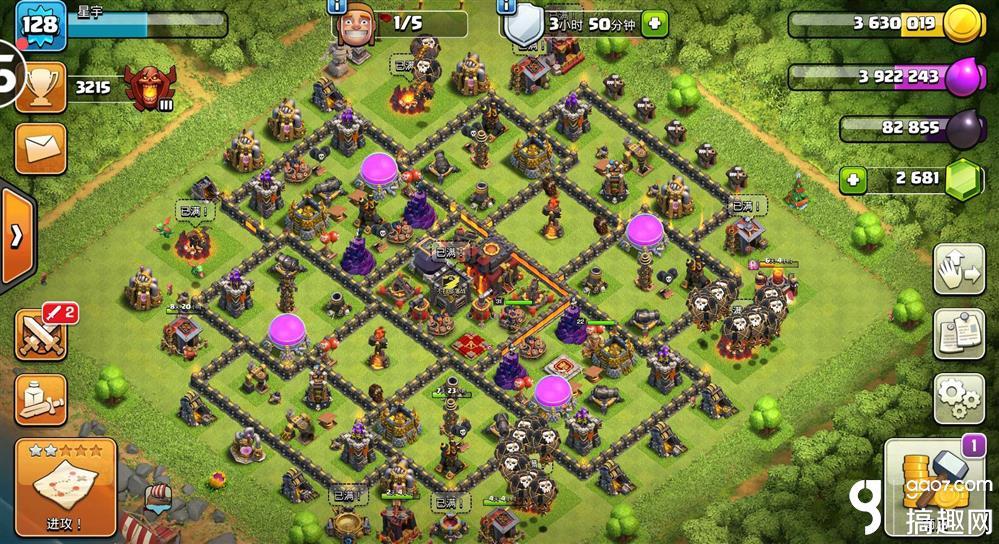Open the potion and scroll button
Image resolution: width=999 pixels, height=544 pixels.
41,399
